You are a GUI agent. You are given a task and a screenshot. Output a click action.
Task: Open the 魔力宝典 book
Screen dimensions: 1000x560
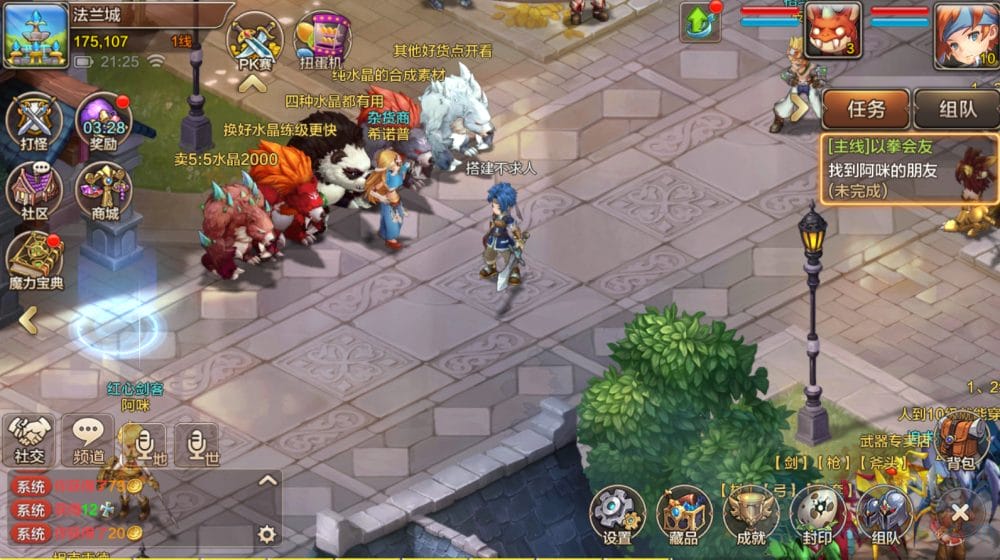coord(35,262)
